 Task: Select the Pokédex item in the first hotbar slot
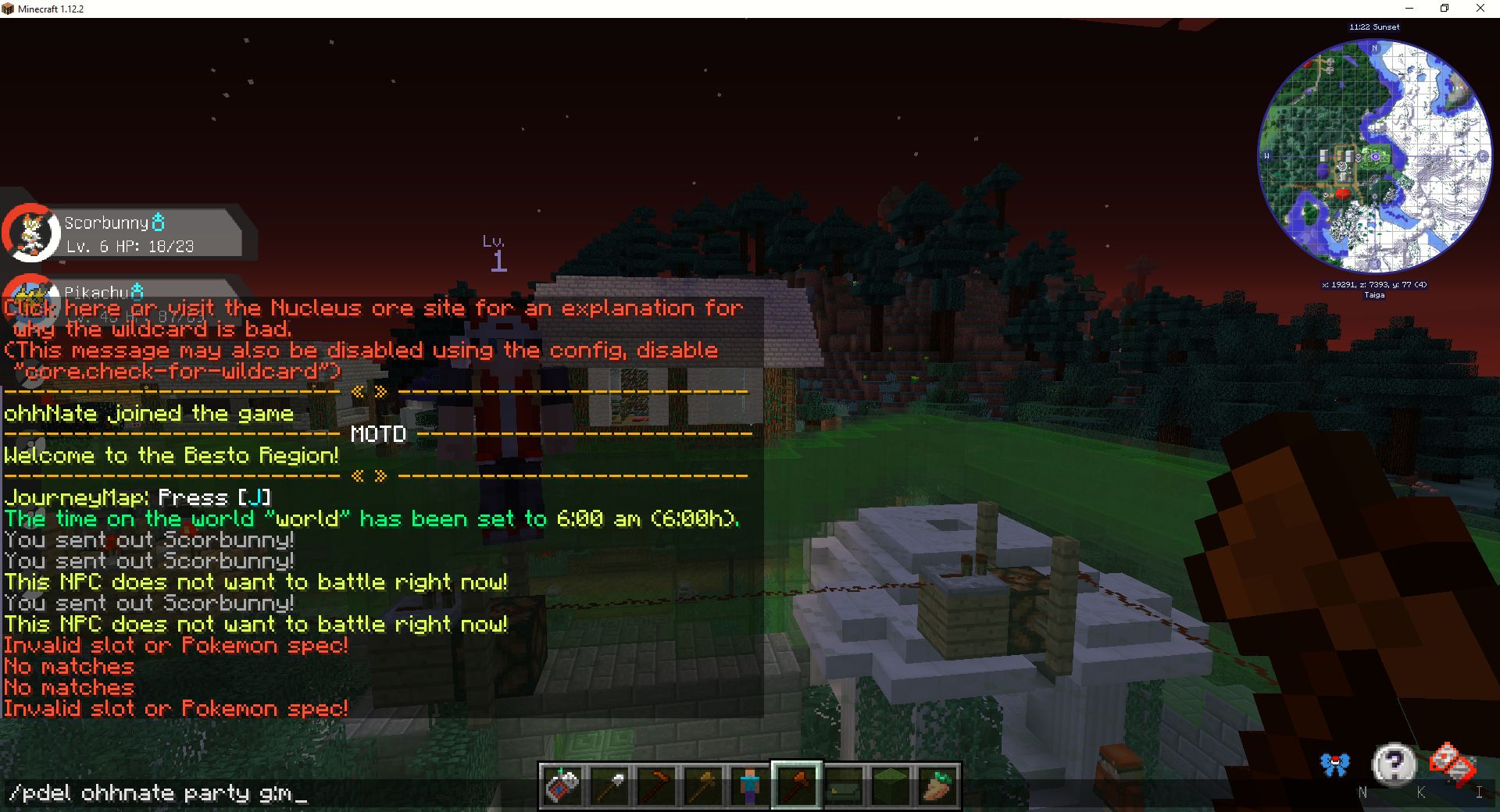coord(563,785)
